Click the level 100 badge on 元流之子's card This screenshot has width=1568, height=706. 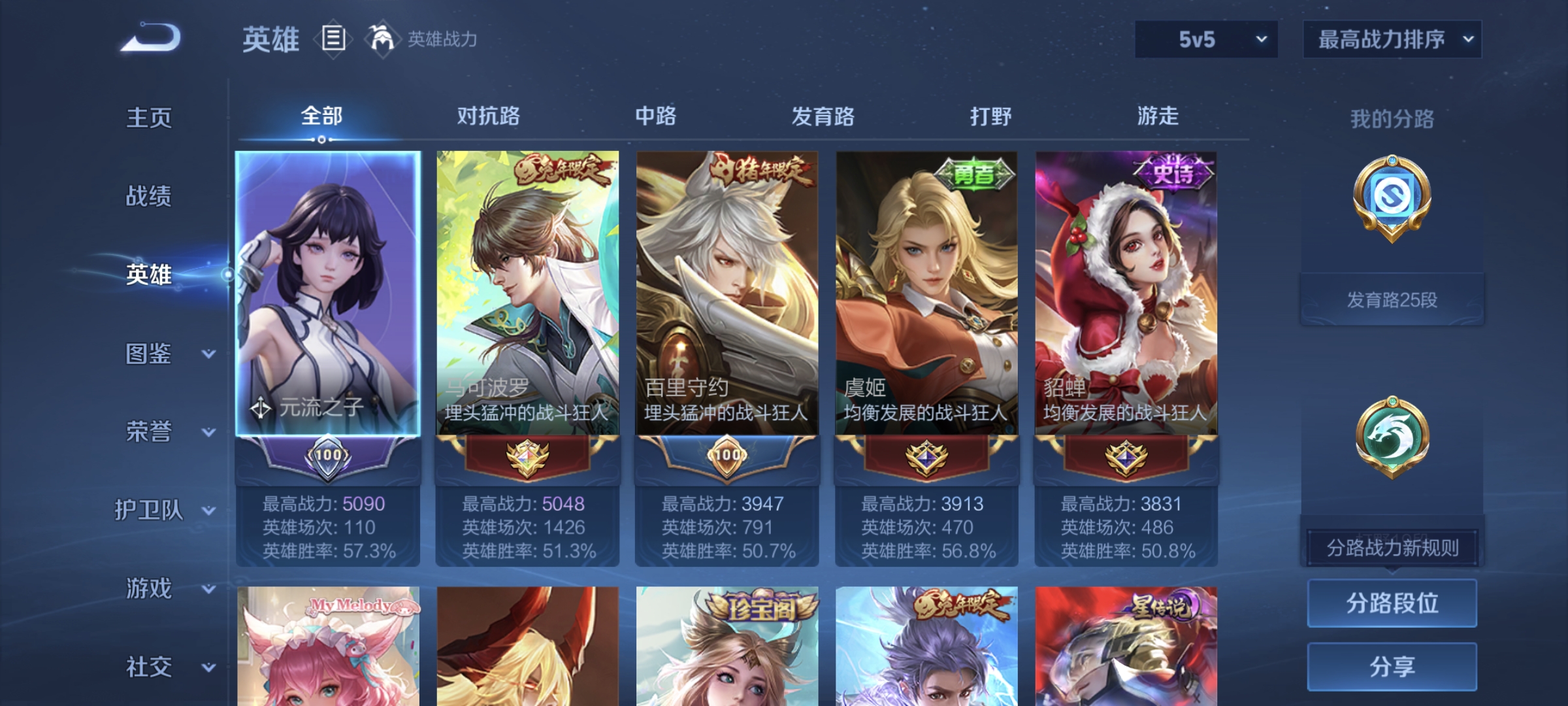pyautogui.click(x=329, y=456)
